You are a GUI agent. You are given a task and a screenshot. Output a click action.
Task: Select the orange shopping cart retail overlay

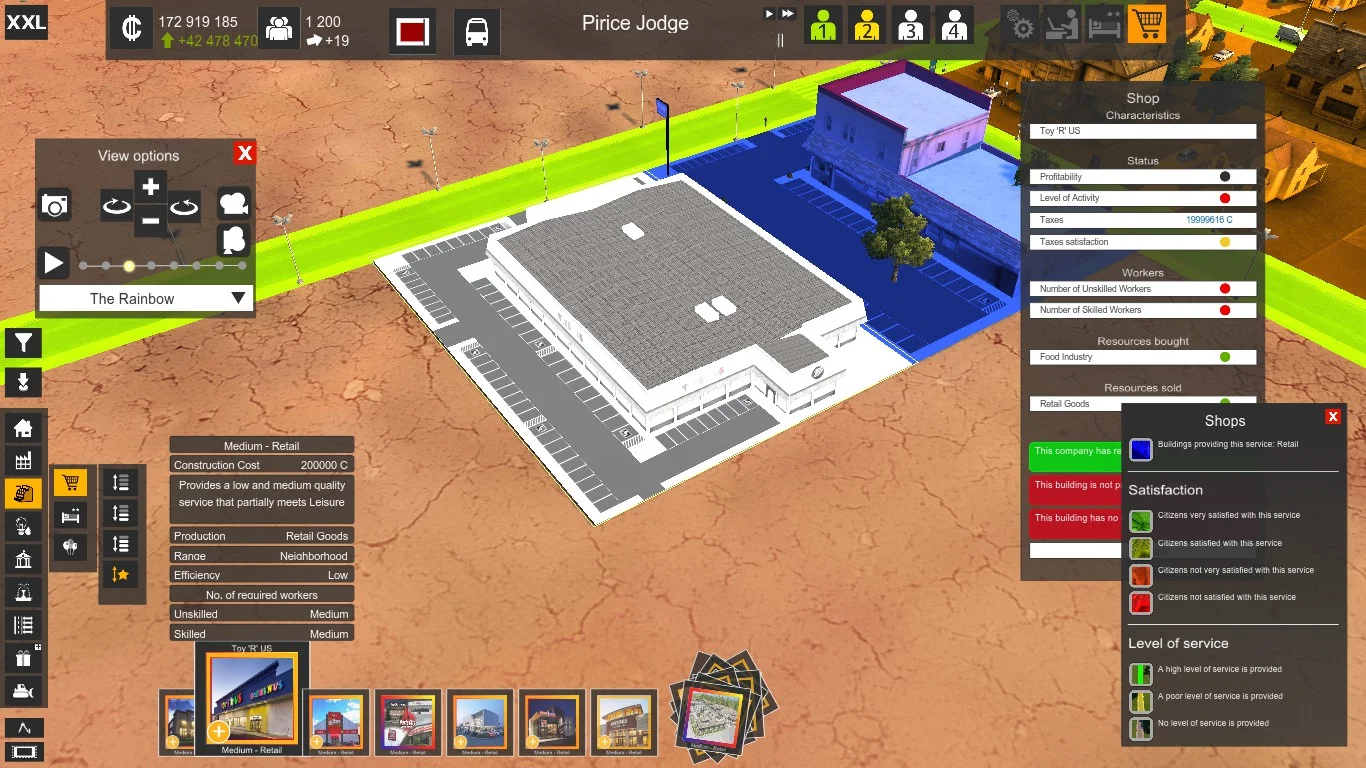tap(1146, 24)
